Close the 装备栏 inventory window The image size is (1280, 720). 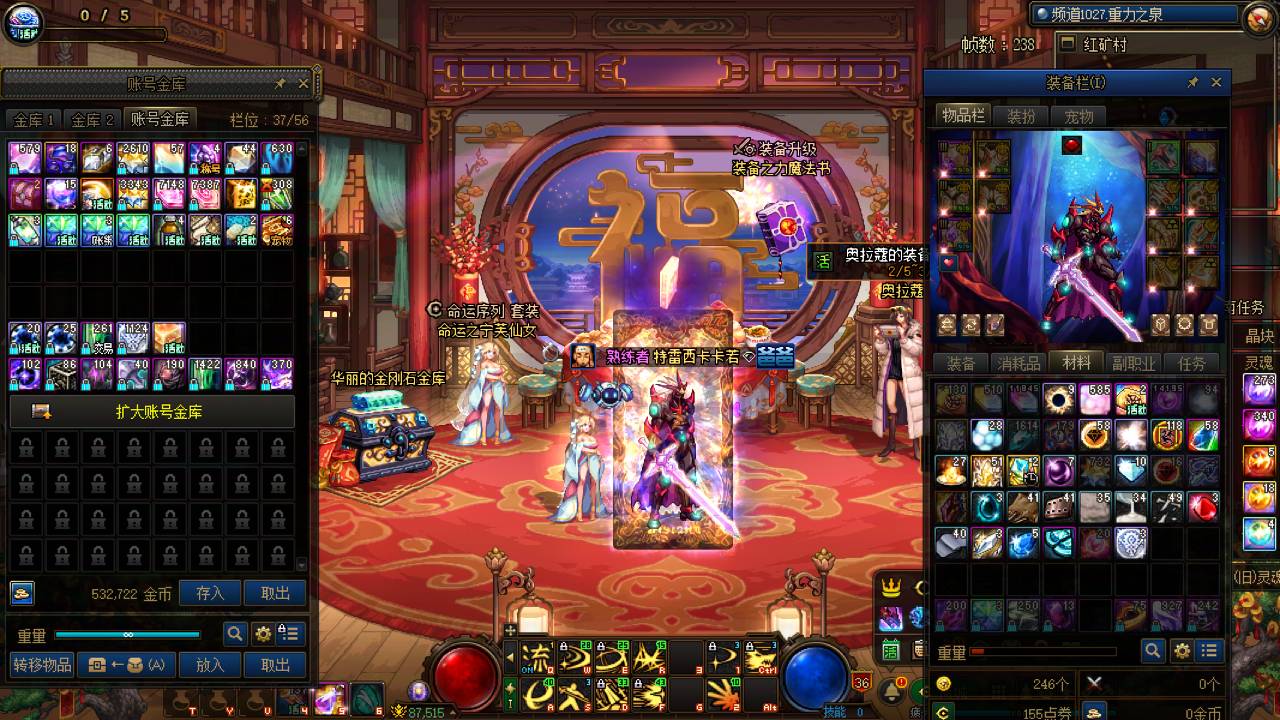[x=1216, y=83]
